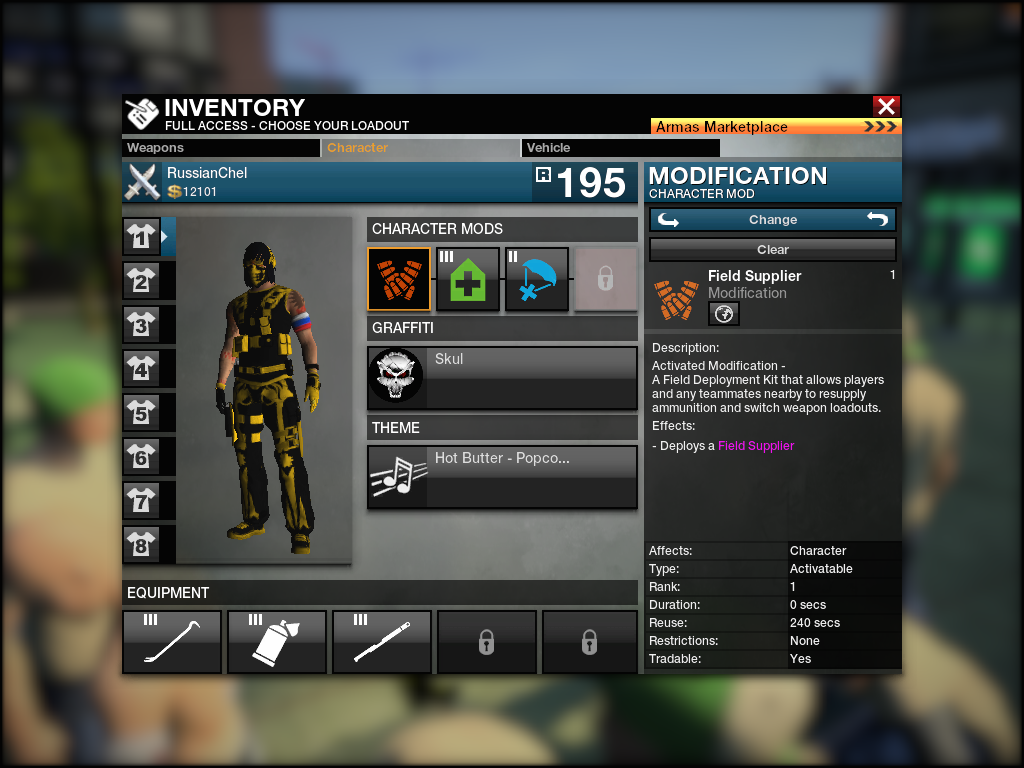The image size is (1024, 768).
Task: Close the Inventory window
Action: pos(886,106)
